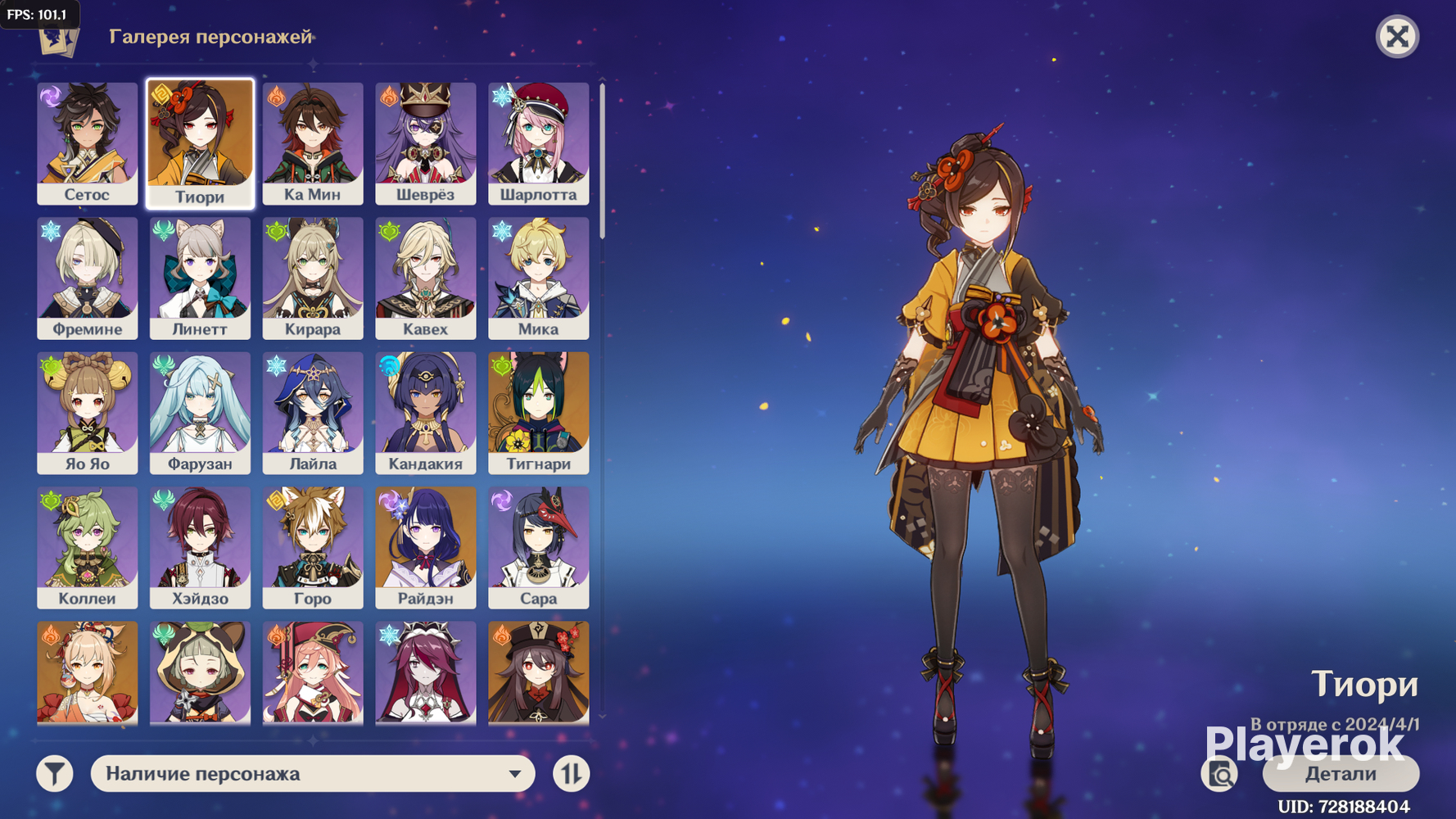Open the character filter funnel
Image resolution: width=1456 pixels, height=819 pixels.
click(x=55, y=774)
